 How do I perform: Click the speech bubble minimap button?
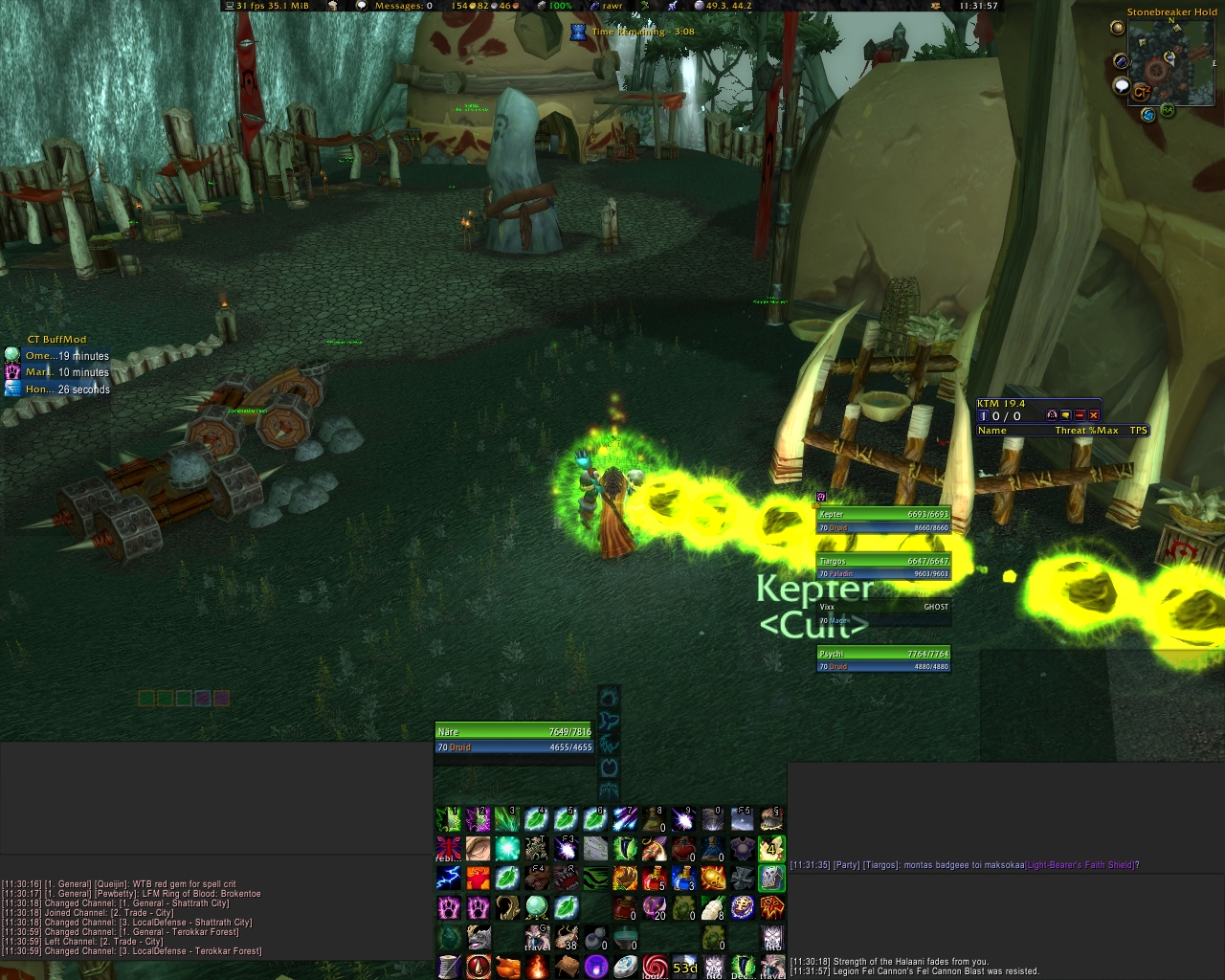[1122, 86]
